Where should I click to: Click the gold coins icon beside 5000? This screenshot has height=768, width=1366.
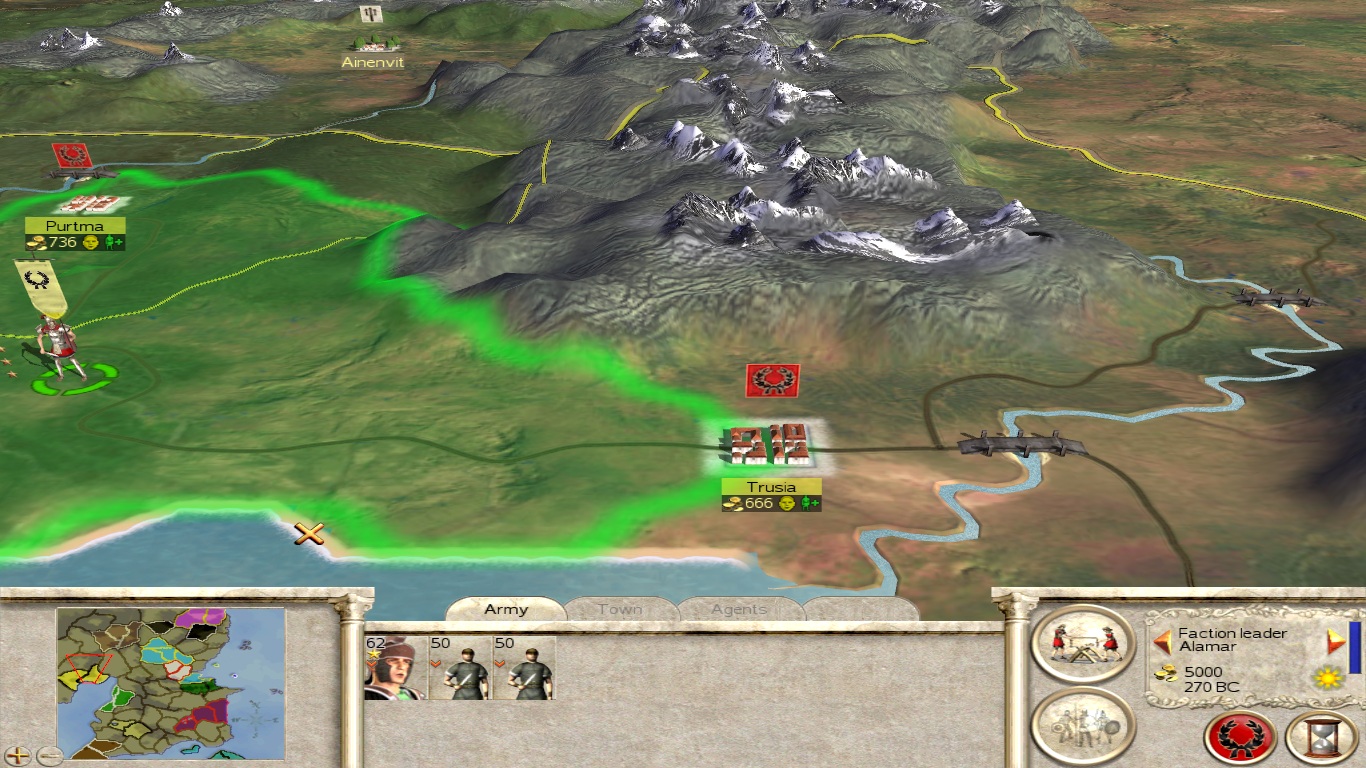tap(1166, 671)
